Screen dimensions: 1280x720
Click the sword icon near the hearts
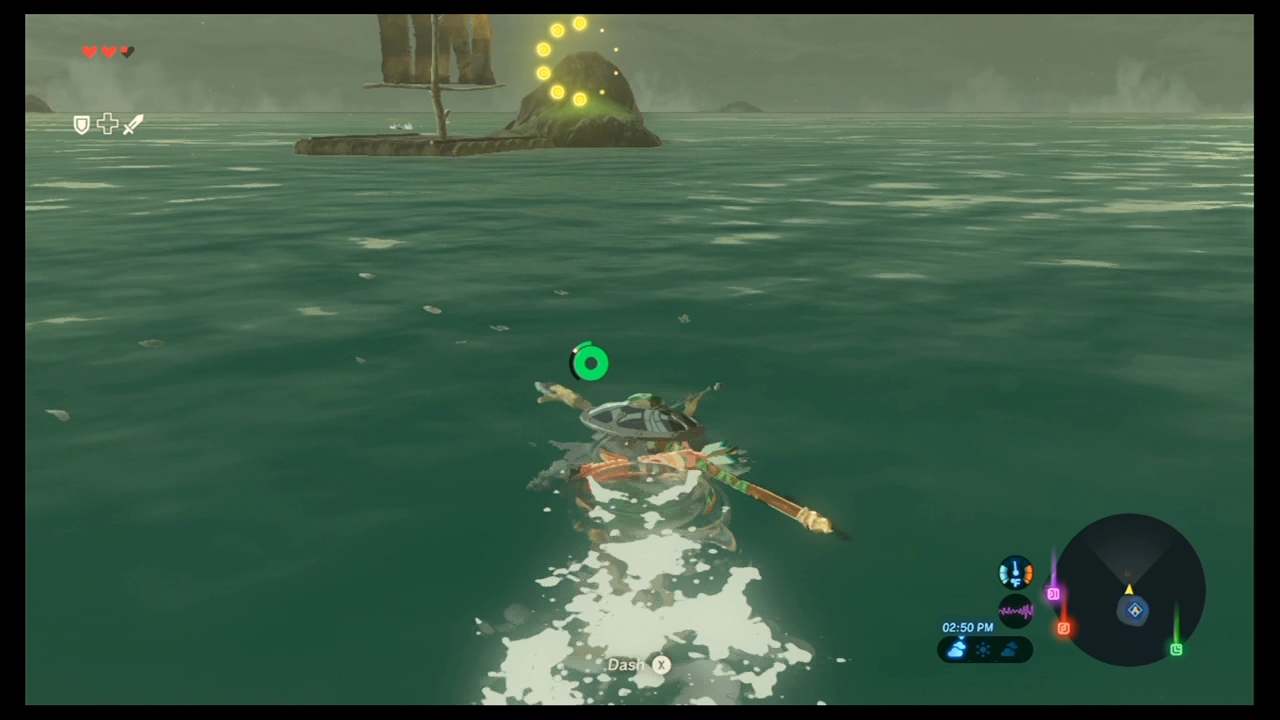pyautogui.click(x=132, y=124)
